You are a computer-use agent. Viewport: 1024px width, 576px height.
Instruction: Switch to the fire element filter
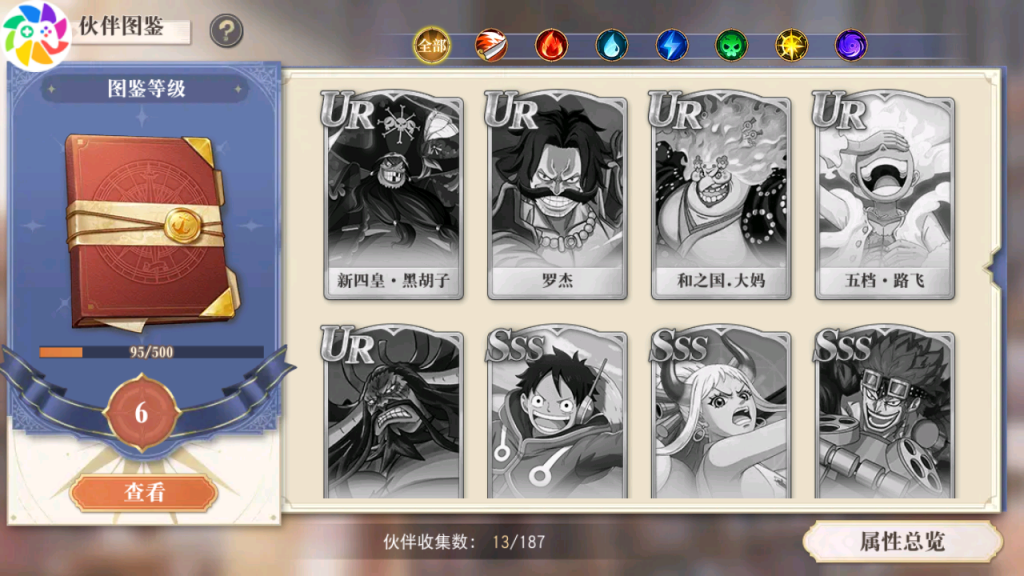click(x=551, y=45)
